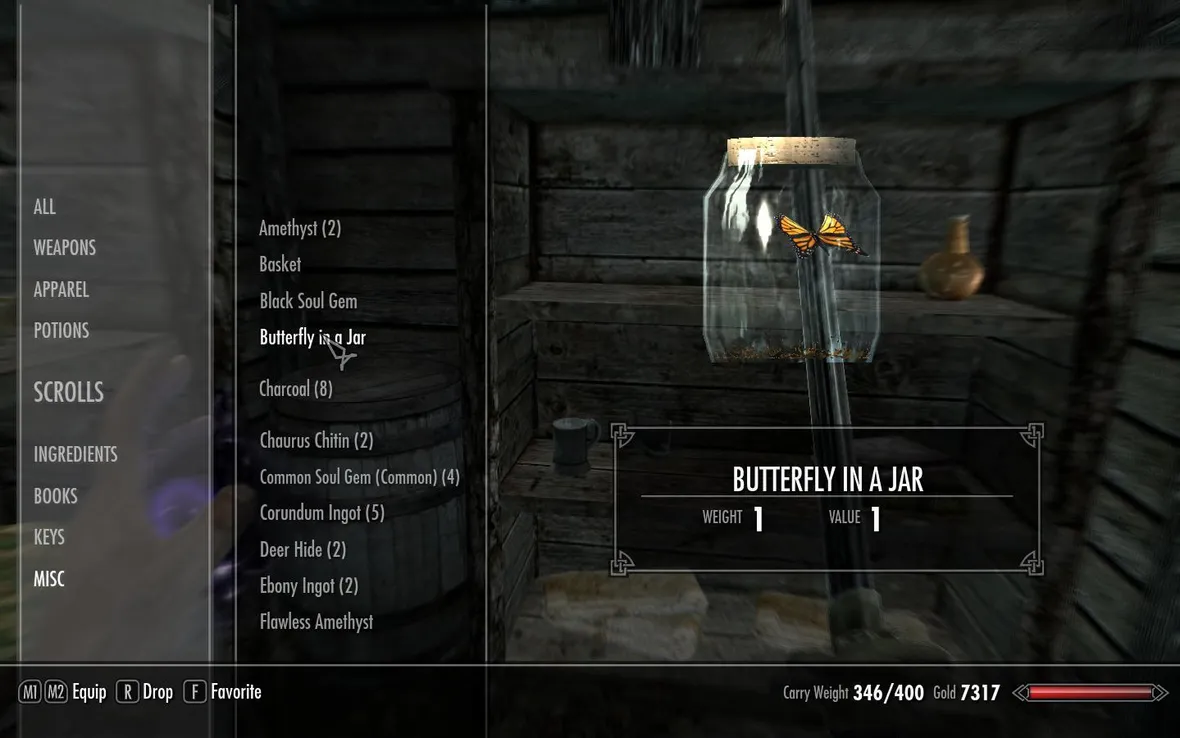Select the Common Soul Gem entry

[x=359, y=477]
